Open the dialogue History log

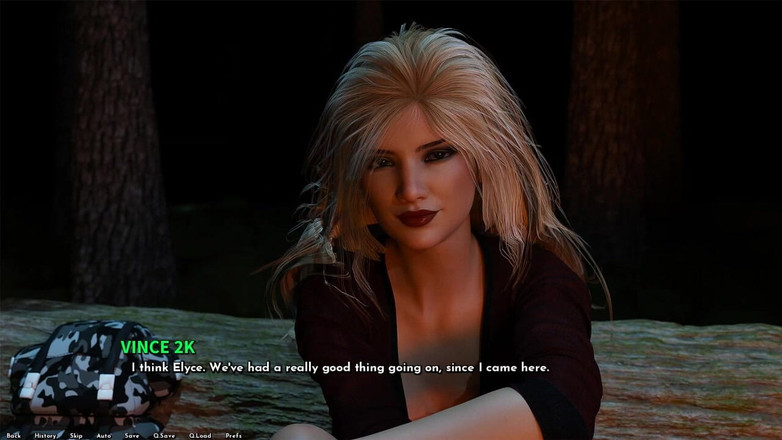tap(45, 435)
